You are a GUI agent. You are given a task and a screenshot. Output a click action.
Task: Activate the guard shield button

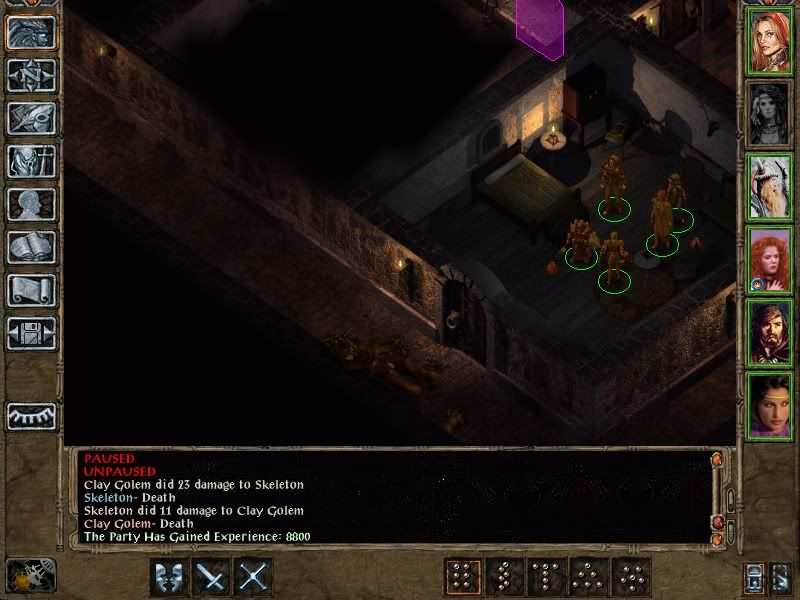point(168,577)
